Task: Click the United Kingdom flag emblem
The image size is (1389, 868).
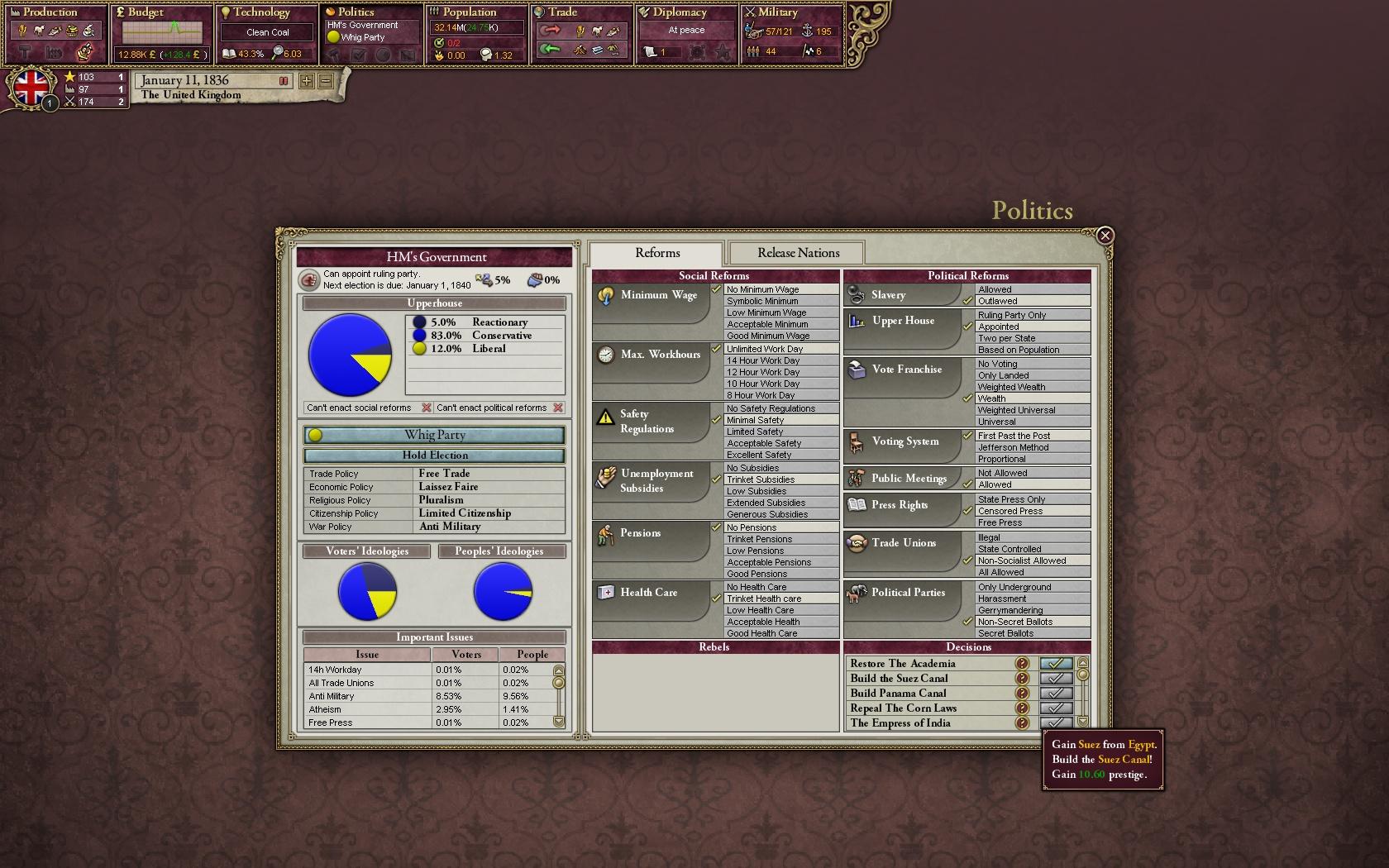Action: click(x=31, y=89)
